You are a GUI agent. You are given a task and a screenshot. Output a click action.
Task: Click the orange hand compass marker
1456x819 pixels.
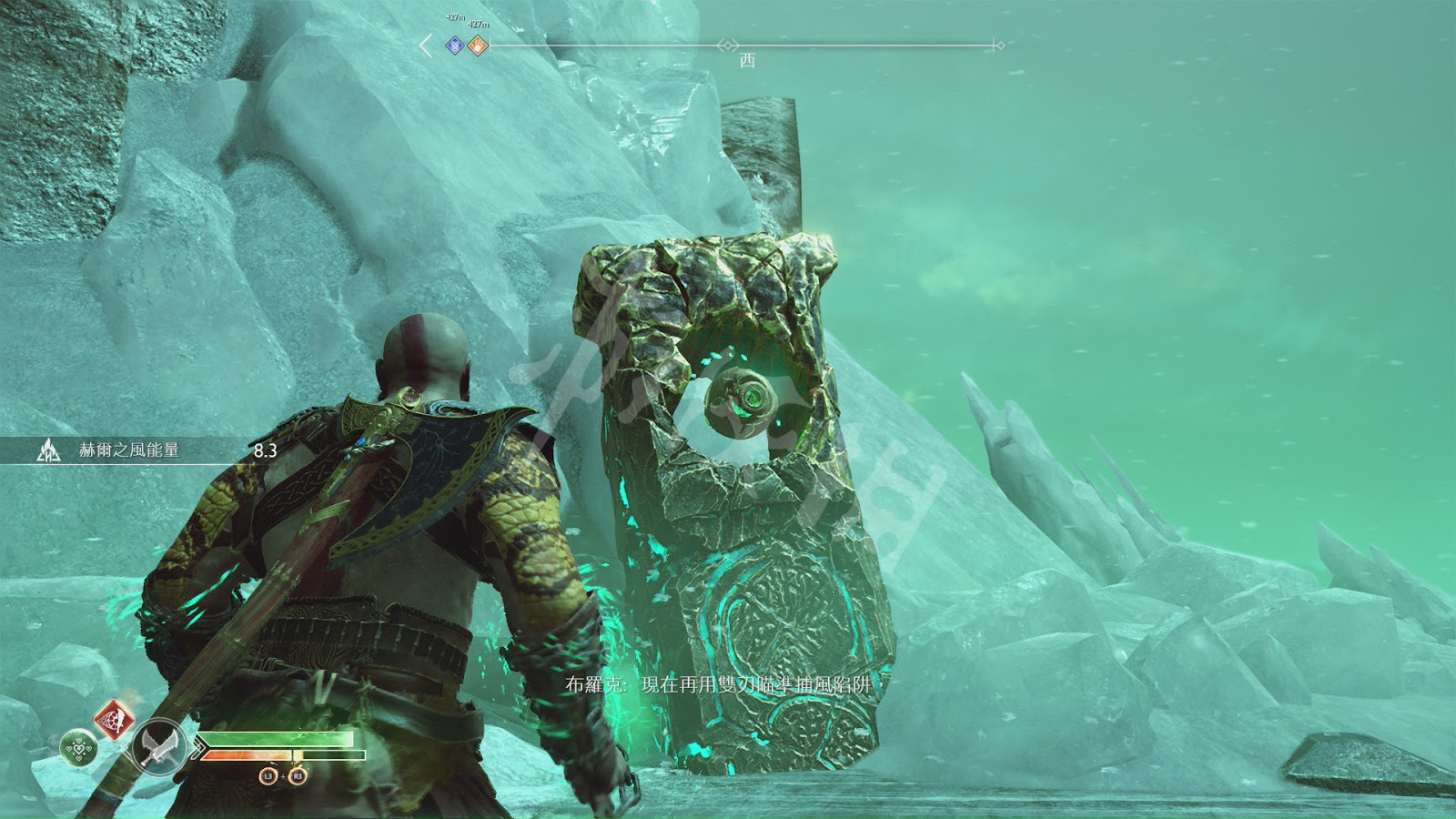[x=478, y=45]
